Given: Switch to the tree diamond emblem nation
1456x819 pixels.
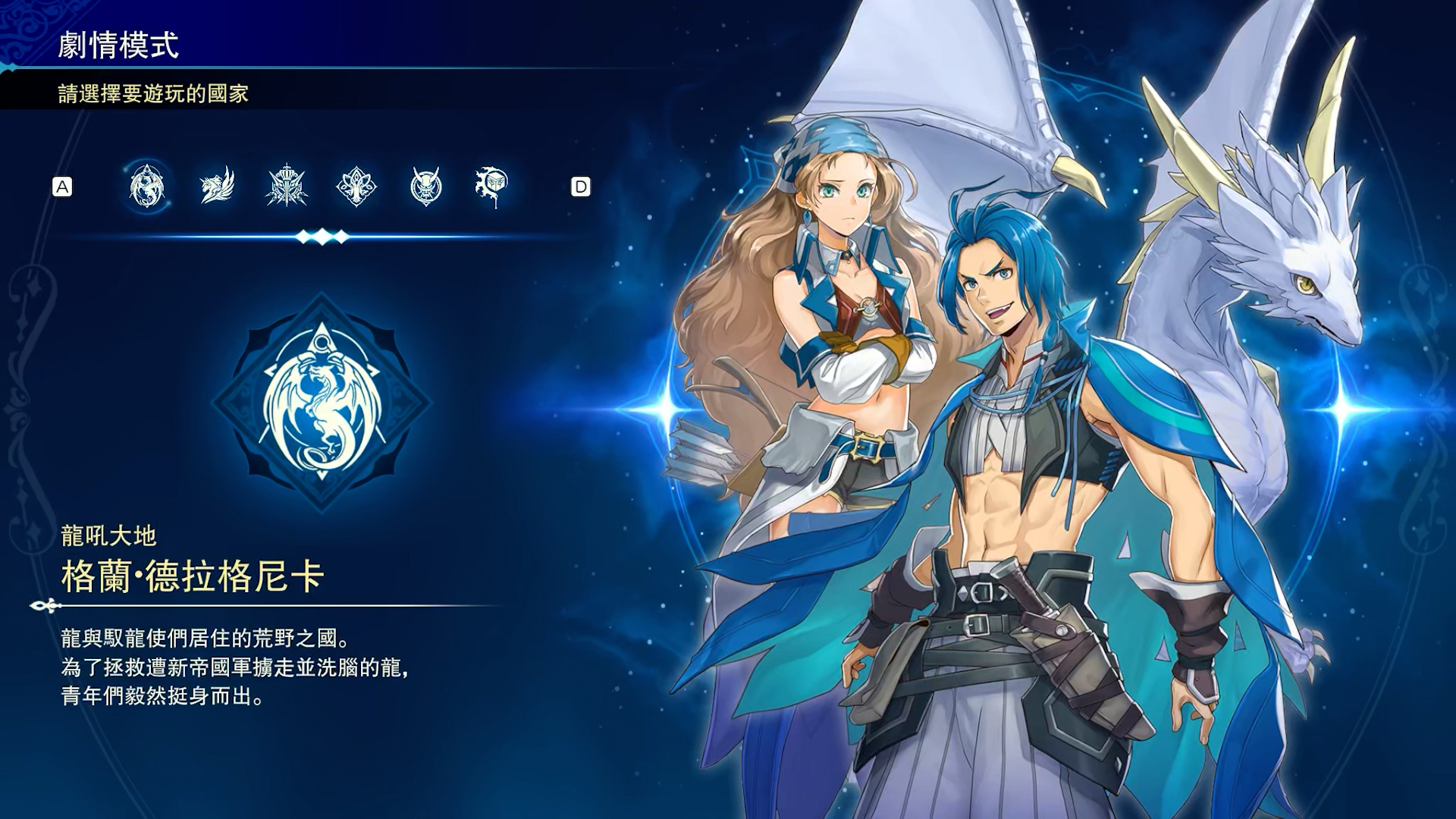Looking at the screenshot, I should (356, 187).
